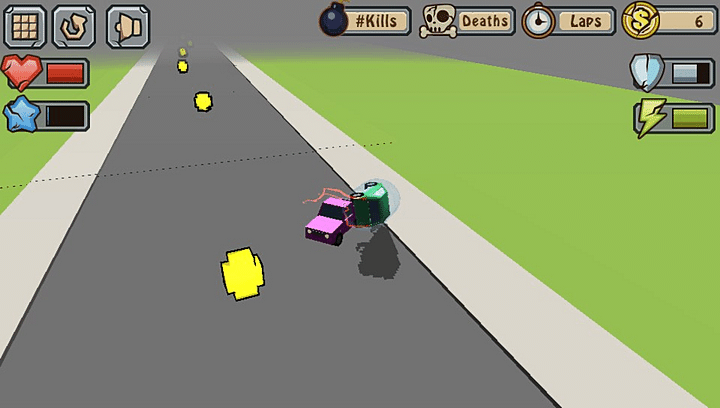Toggle sound with the speaker button
Image resolution: width=720 pixels, height=408 pixels.
pyautogui.click(x=127, y=26)
